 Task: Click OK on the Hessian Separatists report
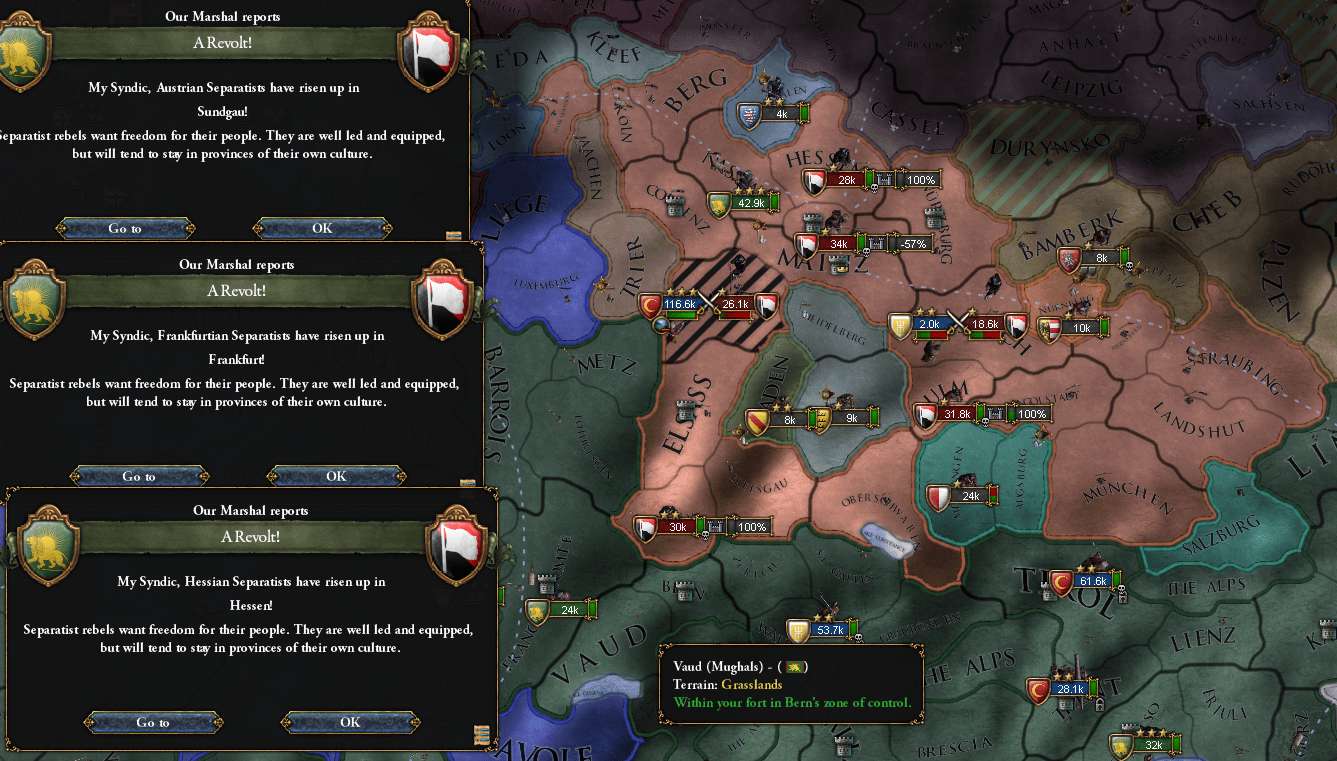[x=350, y=722]
